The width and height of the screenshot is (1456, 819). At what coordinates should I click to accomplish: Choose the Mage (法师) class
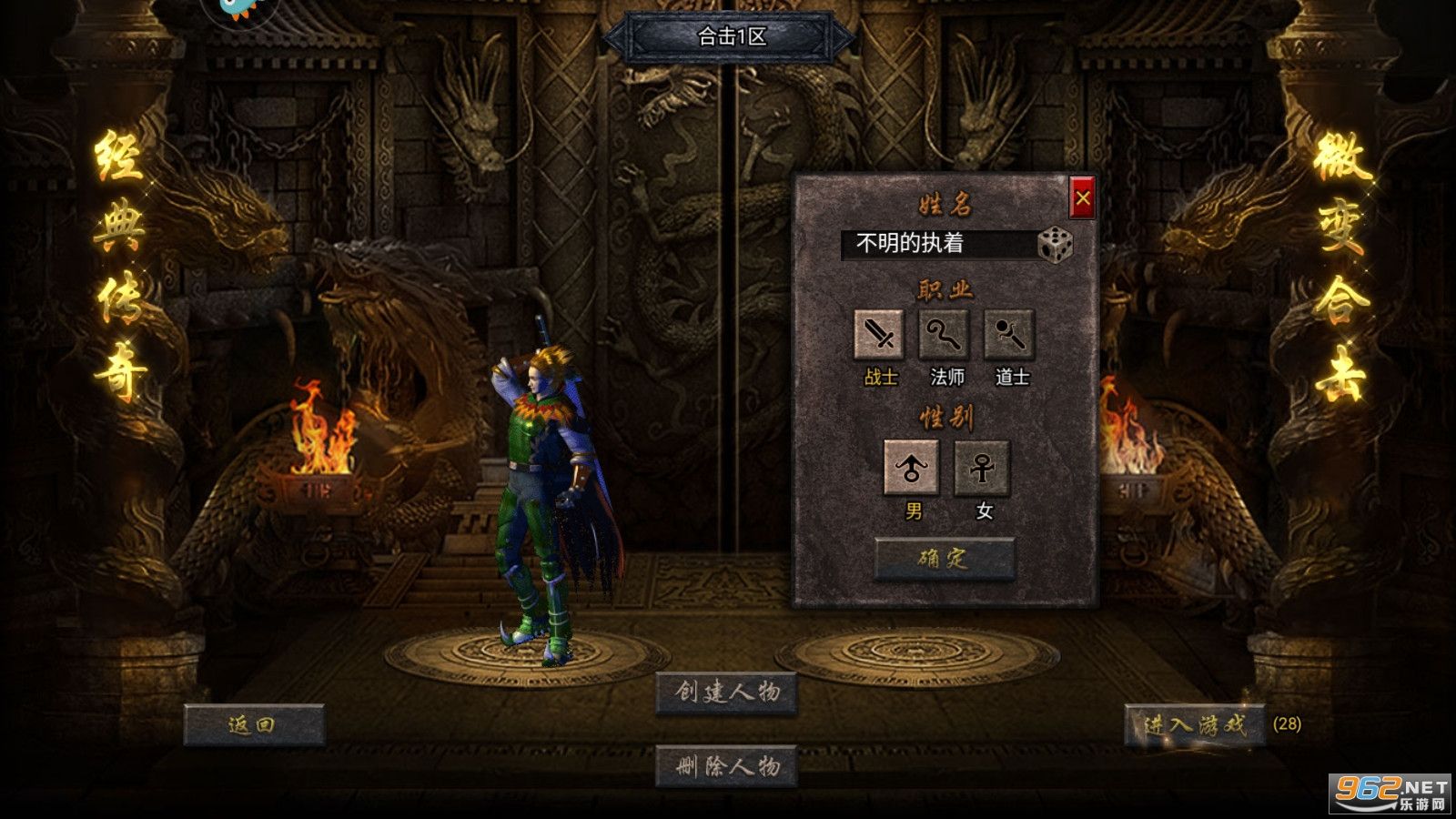coord(945,335)
